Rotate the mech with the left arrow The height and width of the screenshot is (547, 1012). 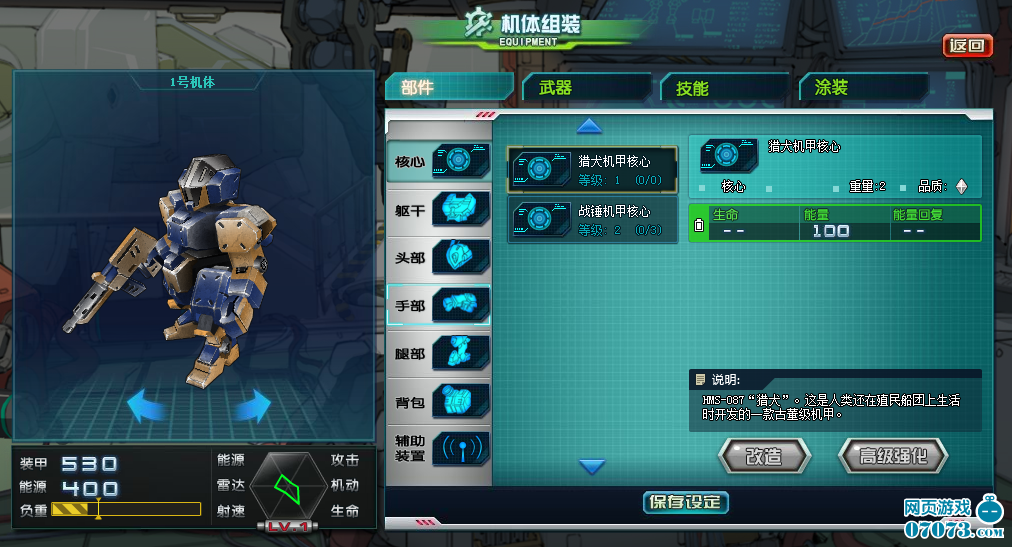[147, 405]
